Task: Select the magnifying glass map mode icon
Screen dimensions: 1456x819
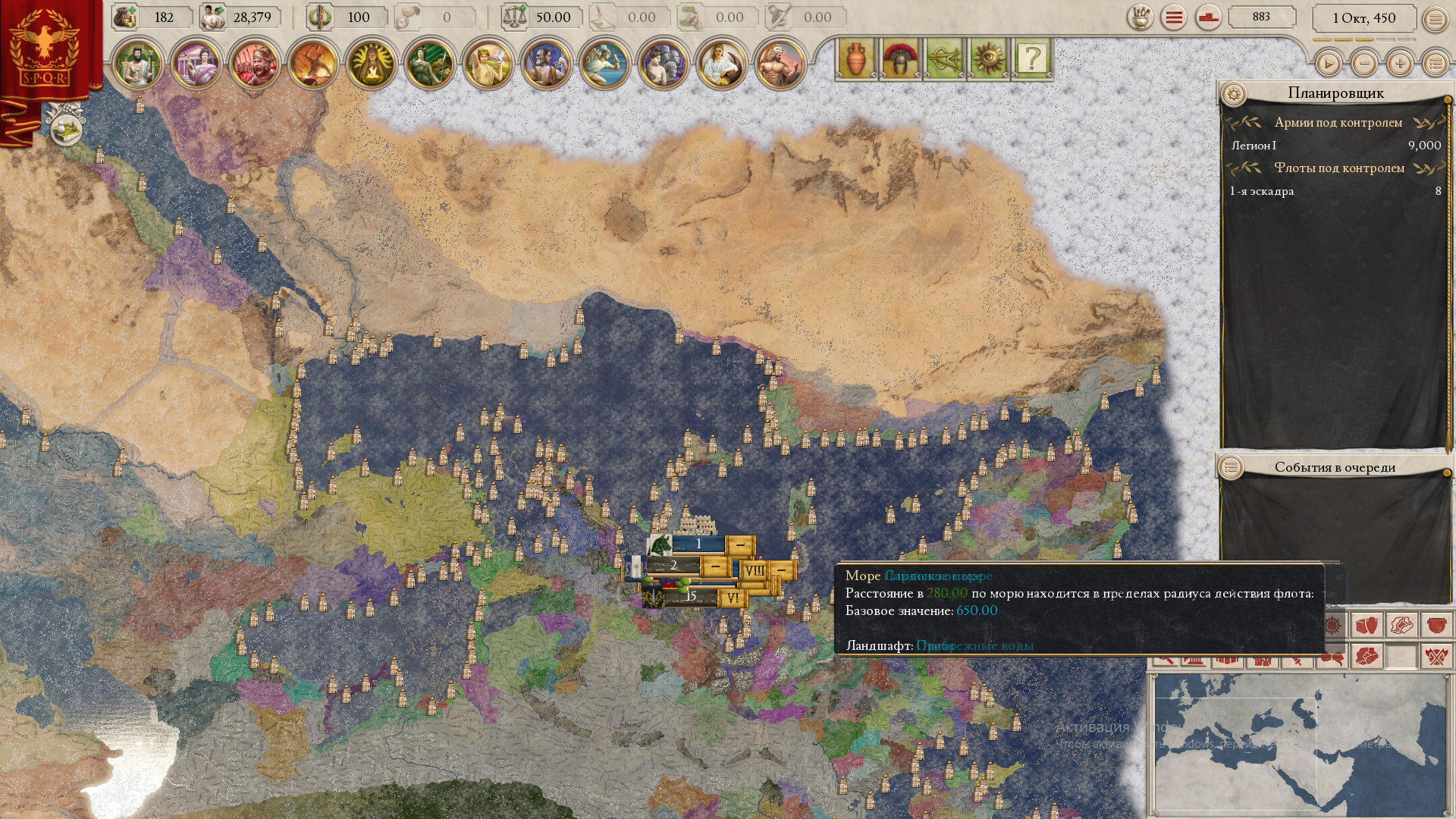Action: point(1166,661)
